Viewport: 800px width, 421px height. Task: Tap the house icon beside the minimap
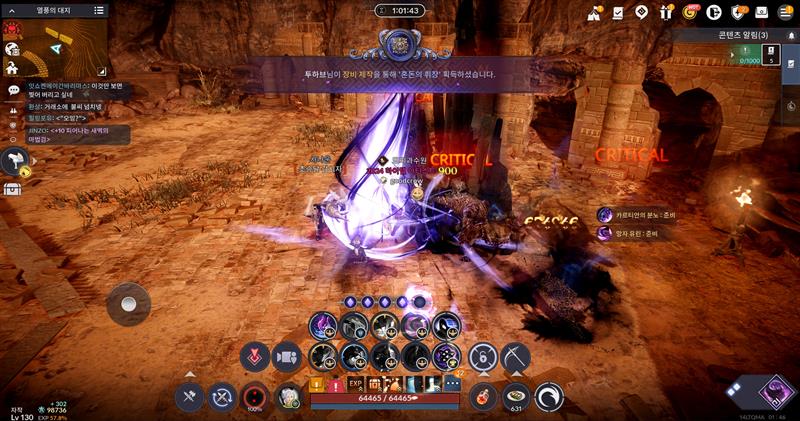tap(12, 68)
